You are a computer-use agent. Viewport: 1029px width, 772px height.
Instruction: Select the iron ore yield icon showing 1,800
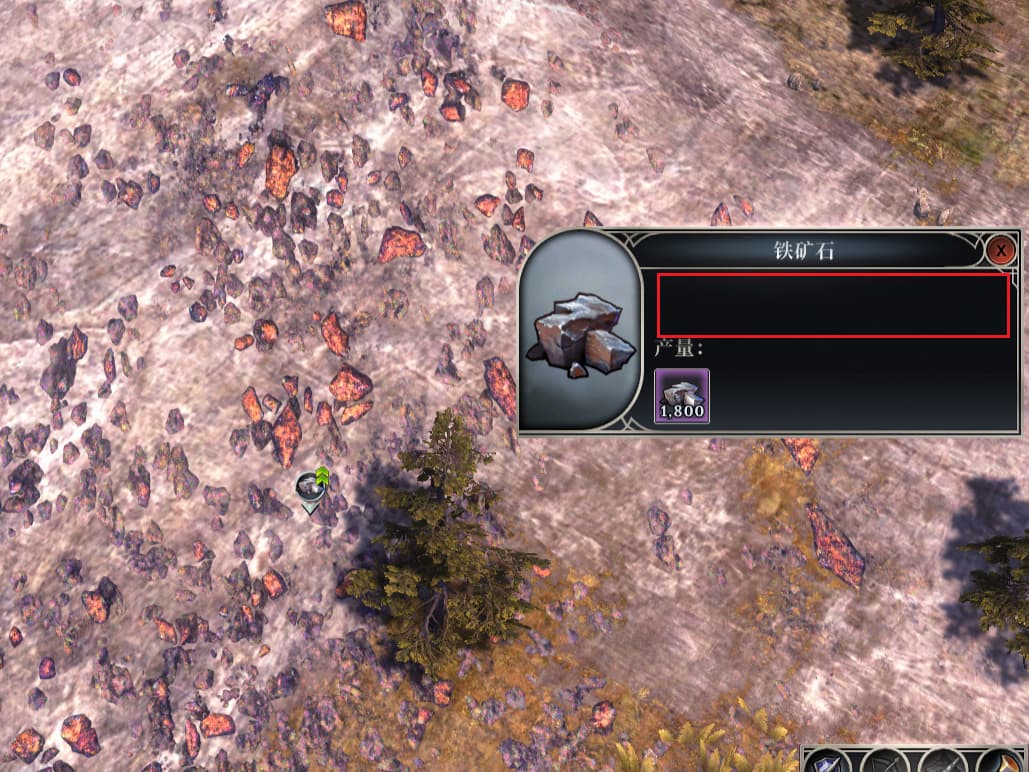(x=682, y=395)
